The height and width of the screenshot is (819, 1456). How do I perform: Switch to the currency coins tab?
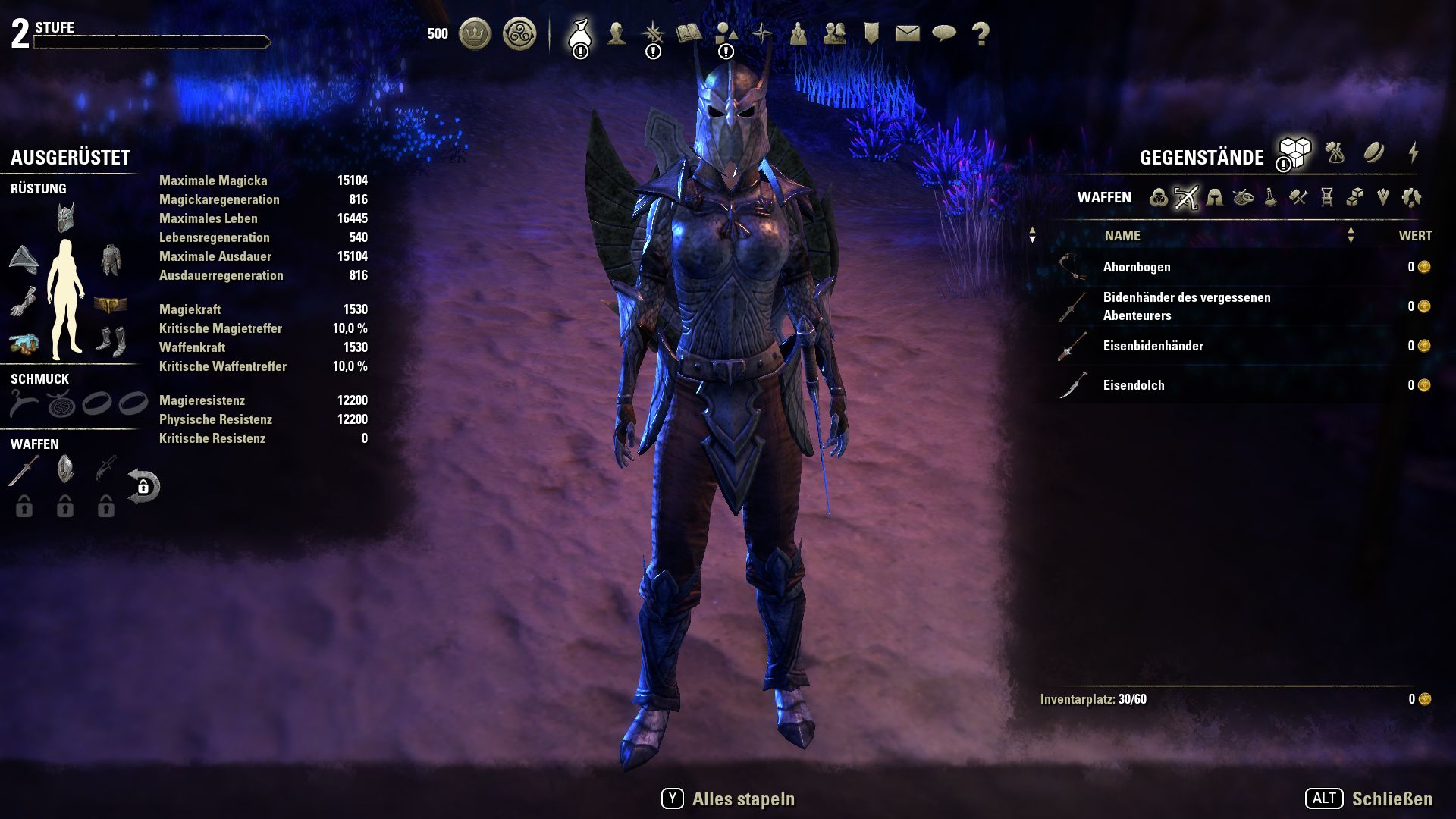(1374, 153)
